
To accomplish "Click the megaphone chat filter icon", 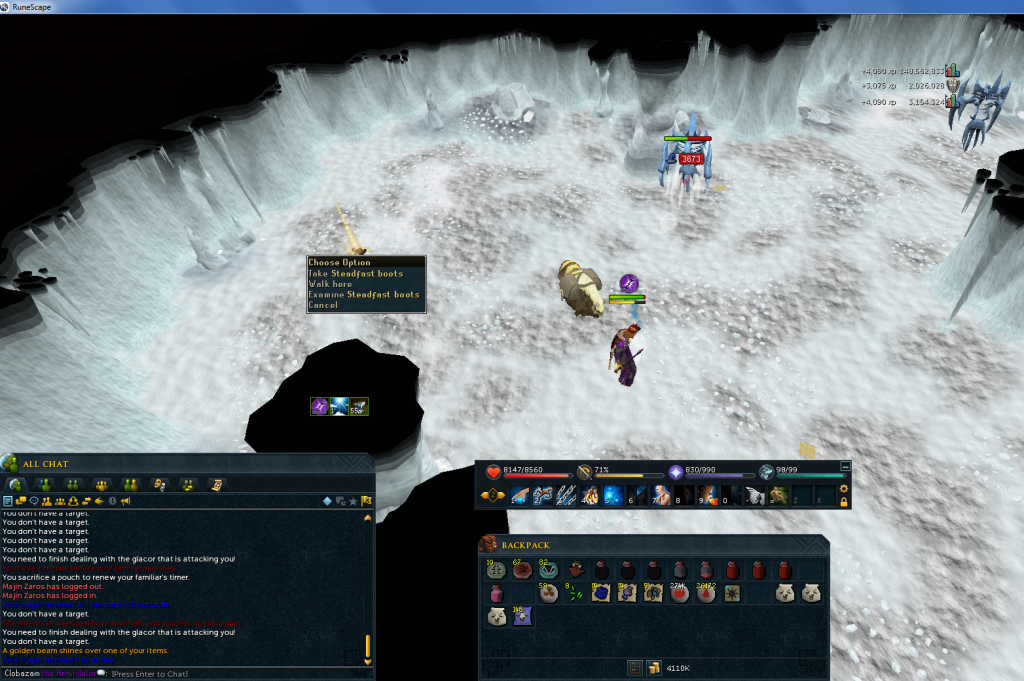I will pos(125,501).
